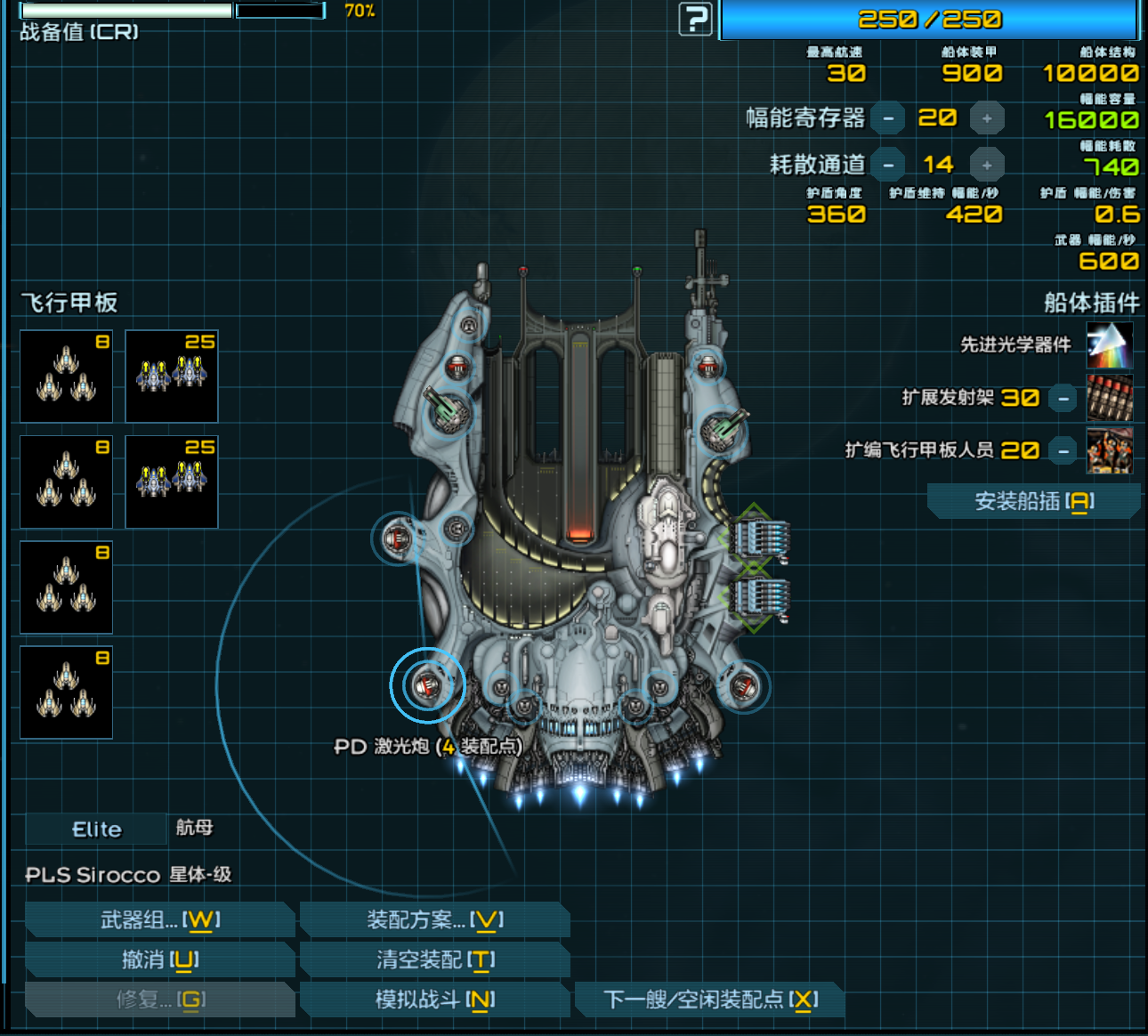Decrease 耗散通道 vents with minus
Viewport: 1148px width, 1036px height.
(888, 165)
